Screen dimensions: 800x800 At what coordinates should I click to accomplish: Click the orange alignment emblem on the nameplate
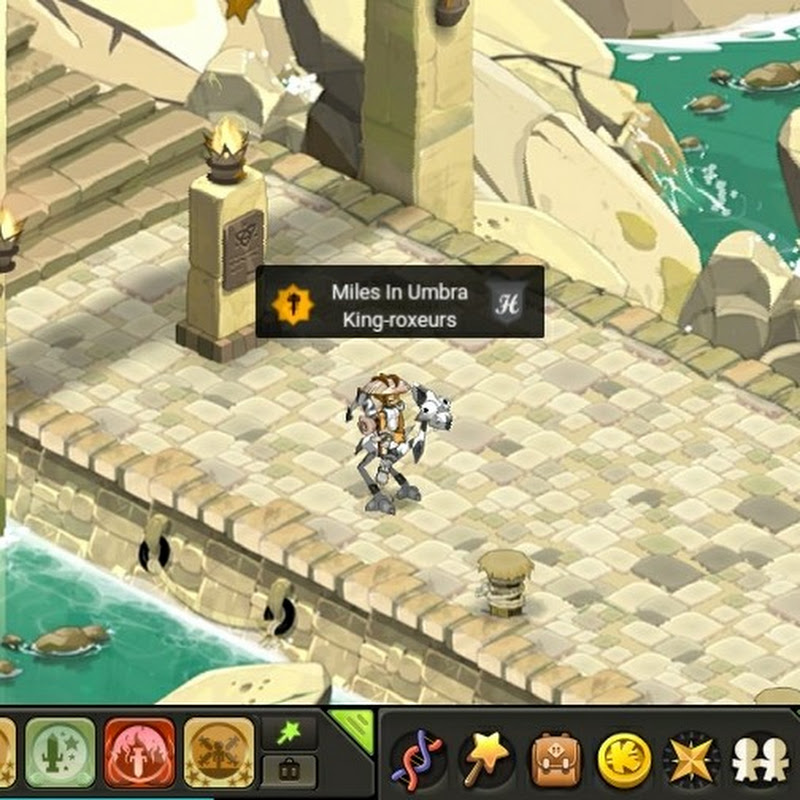click(292, 302)
